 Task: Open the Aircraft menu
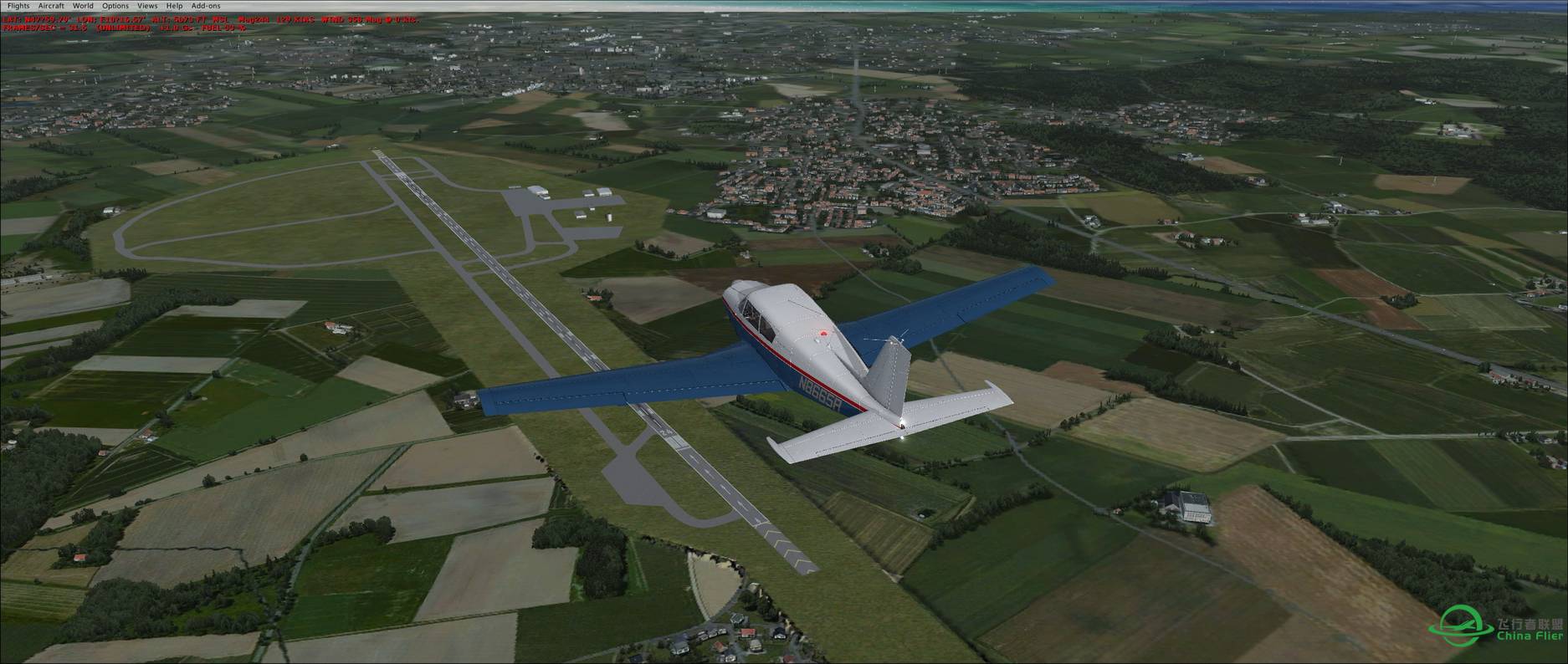51,6
